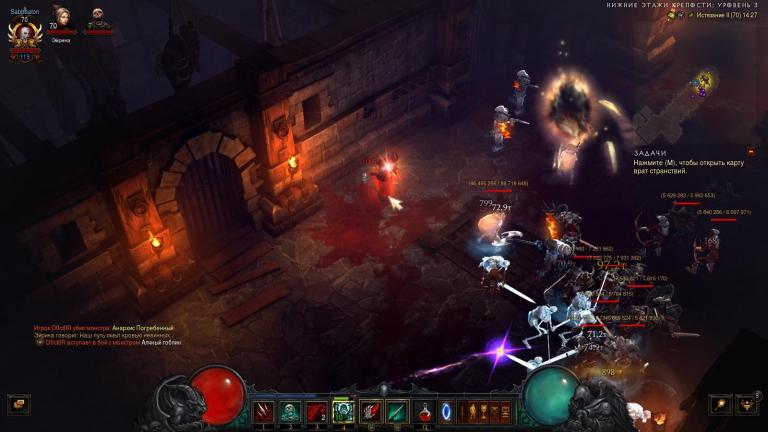Select the blonde follower portrait
The height and width of the screenshot is (432, 768).
tap(60, 20)
